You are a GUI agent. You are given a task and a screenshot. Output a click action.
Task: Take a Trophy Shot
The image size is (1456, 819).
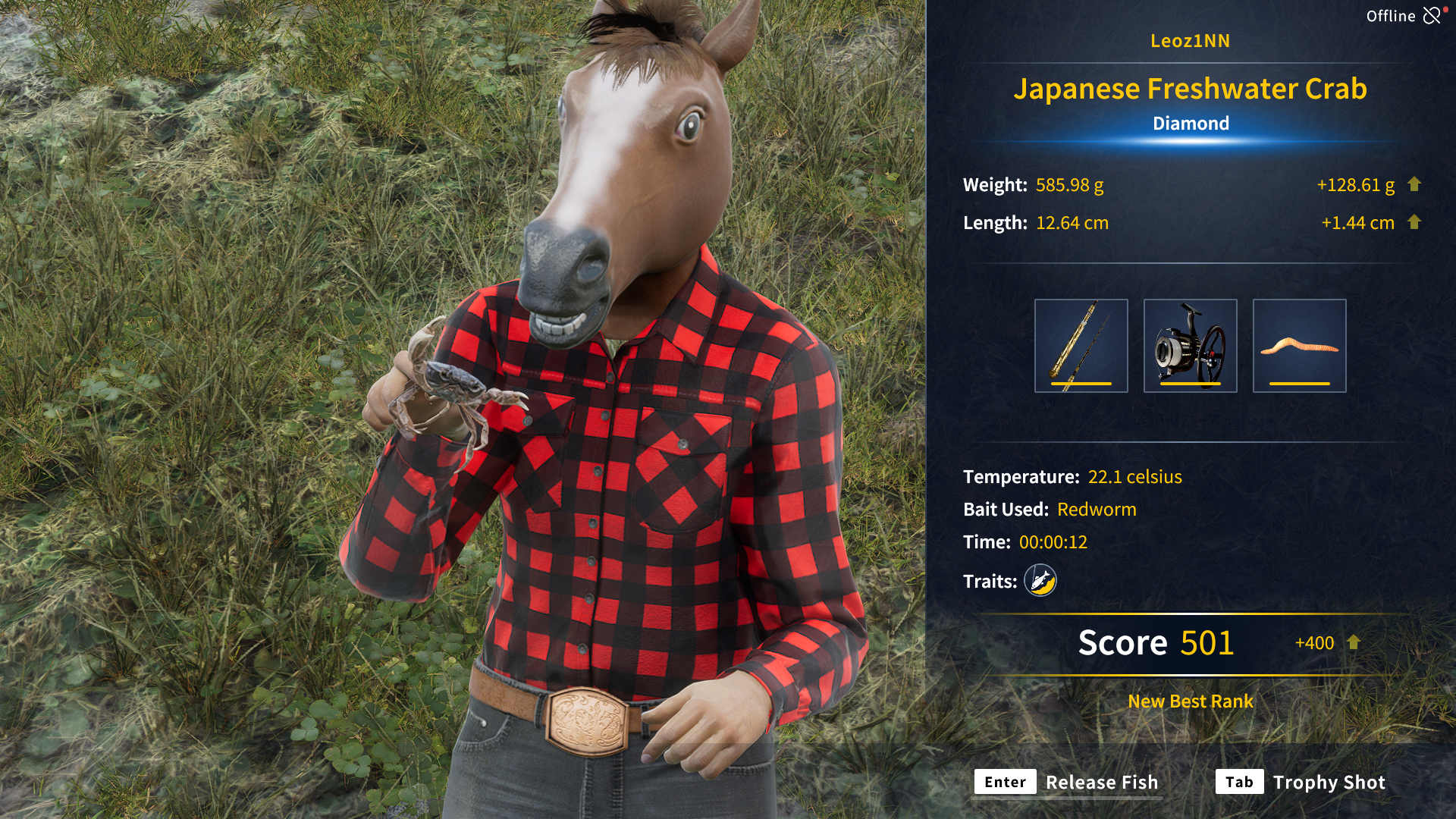[1301, 782]
